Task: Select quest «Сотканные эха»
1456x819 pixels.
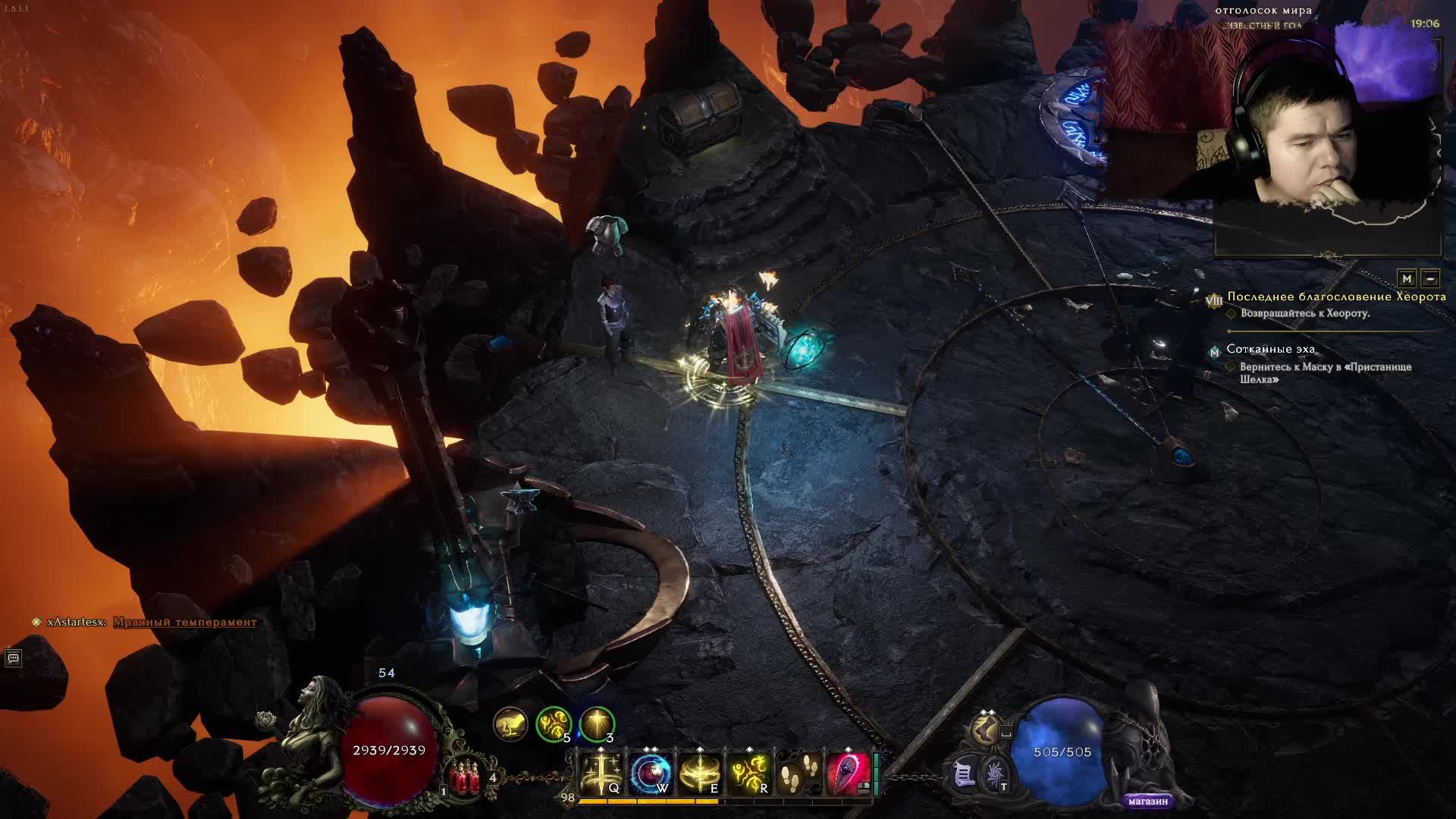Action: click(1271, 349)
